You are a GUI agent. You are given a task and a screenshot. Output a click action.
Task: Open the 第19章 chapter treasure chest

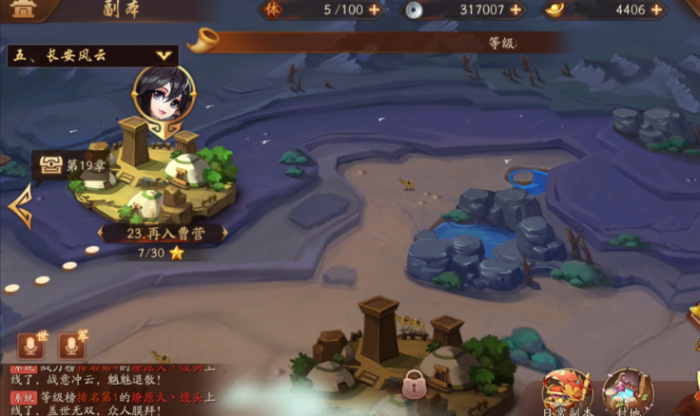[48, 165]
